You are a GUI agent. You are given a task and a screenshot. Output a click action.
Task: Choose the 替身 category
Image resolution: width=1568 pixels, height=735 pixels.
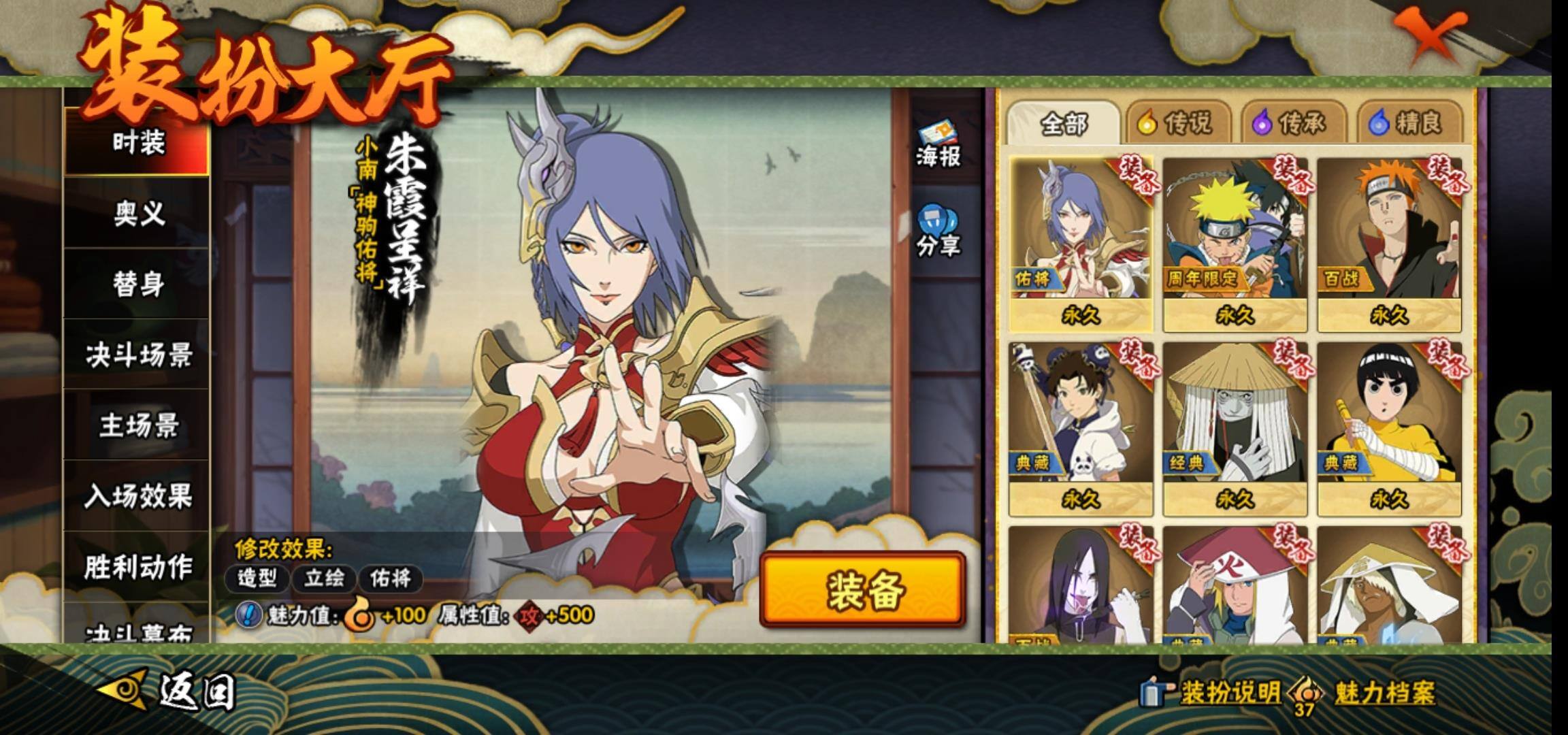(138, 284)
